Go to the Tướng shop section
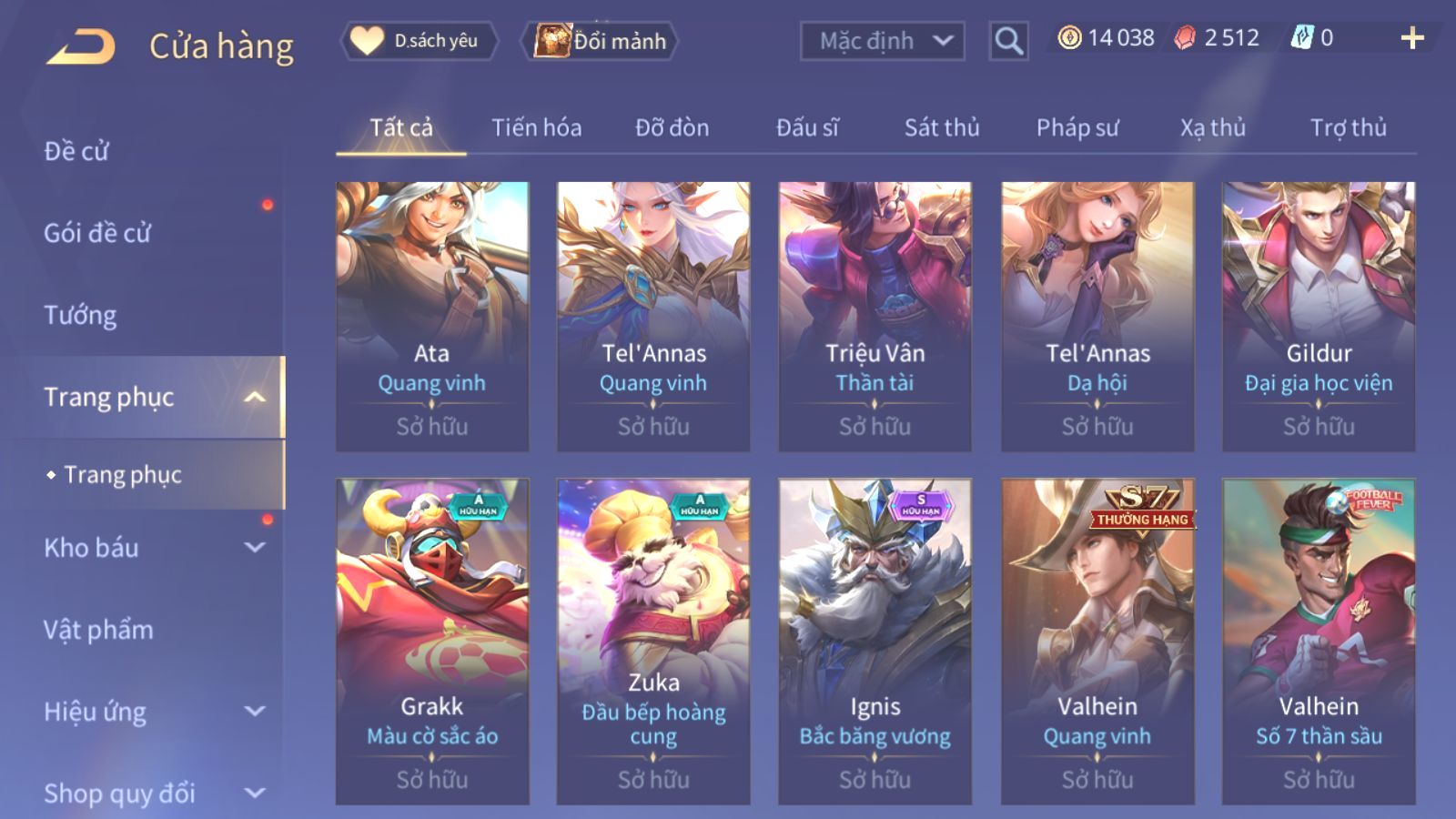Screen dimensions: 1456x819 pyautogui.click(x=80, y=315)
